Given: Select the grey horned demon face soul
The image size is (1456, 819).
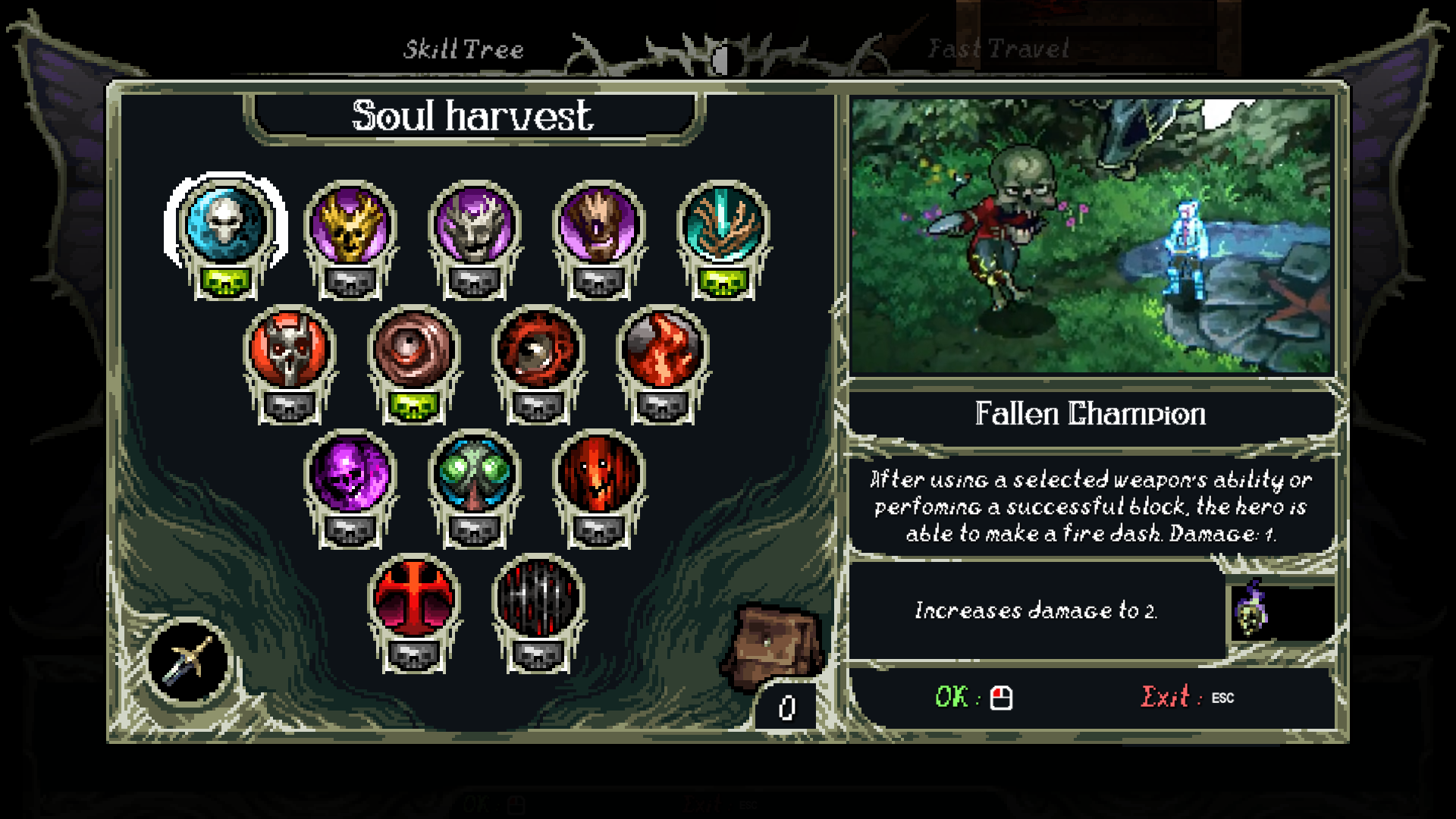Looking at the screenshot, I should [474, 227].
